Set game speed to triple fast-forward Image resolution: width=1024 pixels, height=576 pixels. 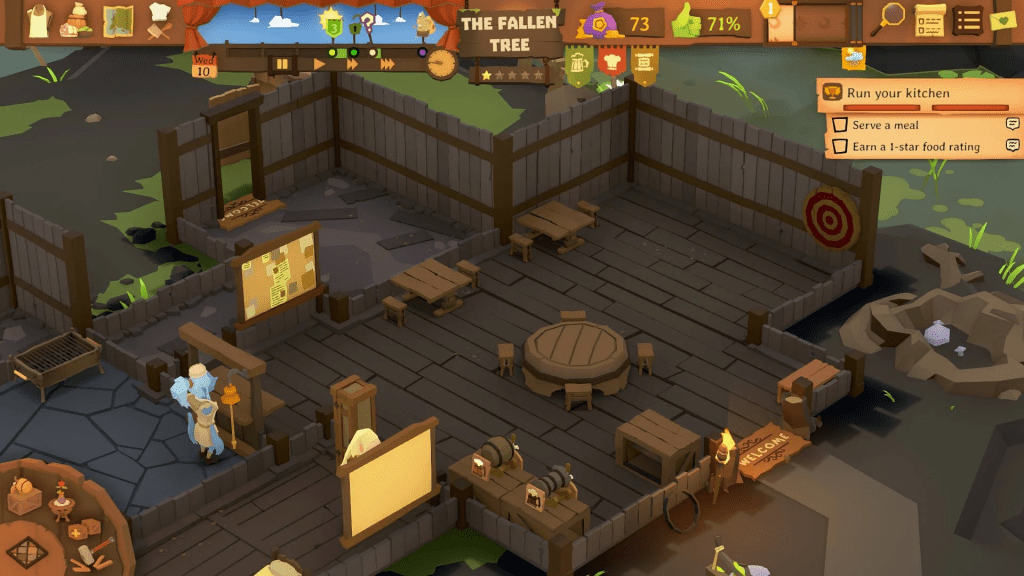[x=387, y=64]
